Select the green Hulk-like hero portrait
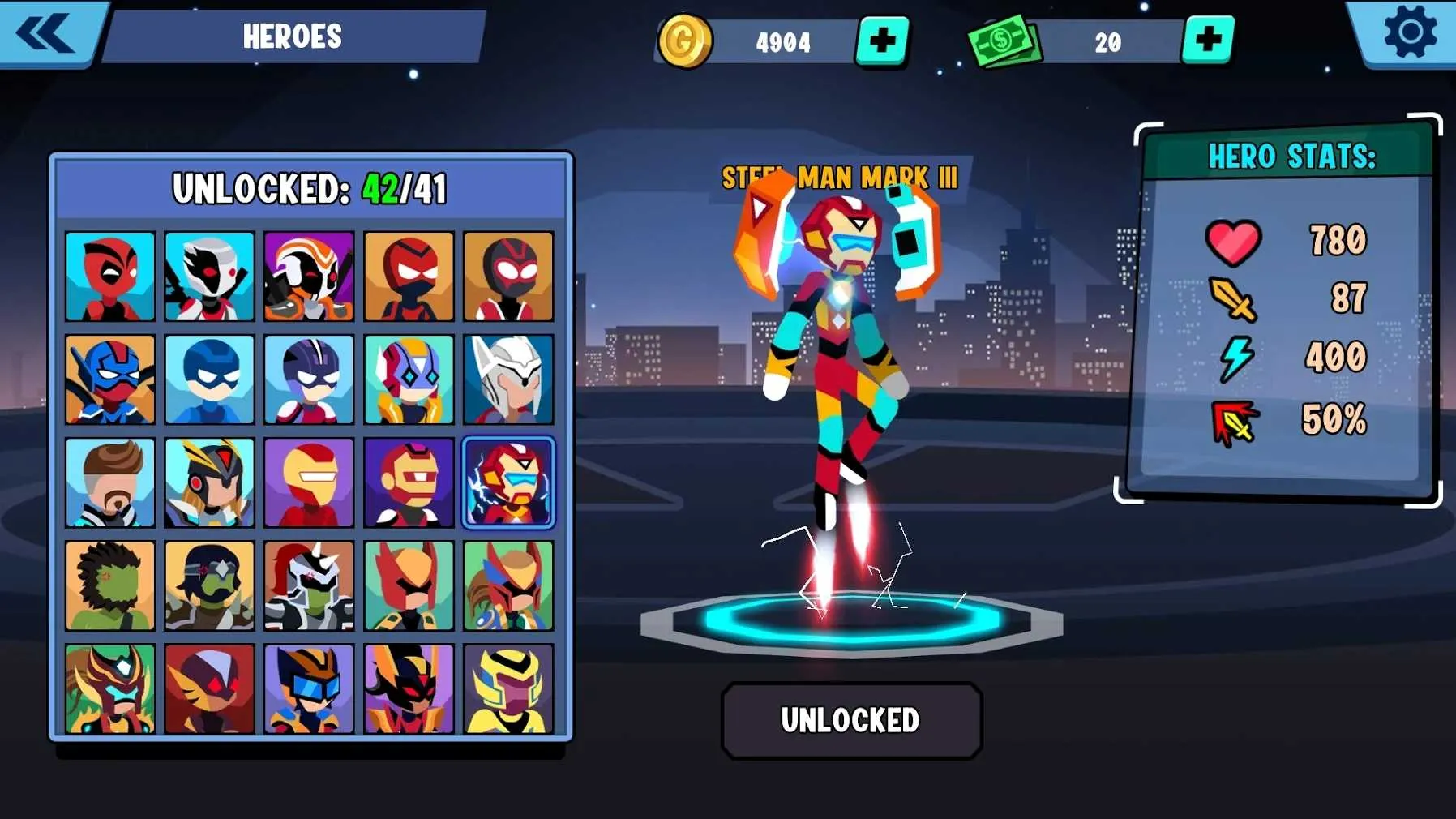Viewport: 1456px width, 819px height. click(110, 585)
